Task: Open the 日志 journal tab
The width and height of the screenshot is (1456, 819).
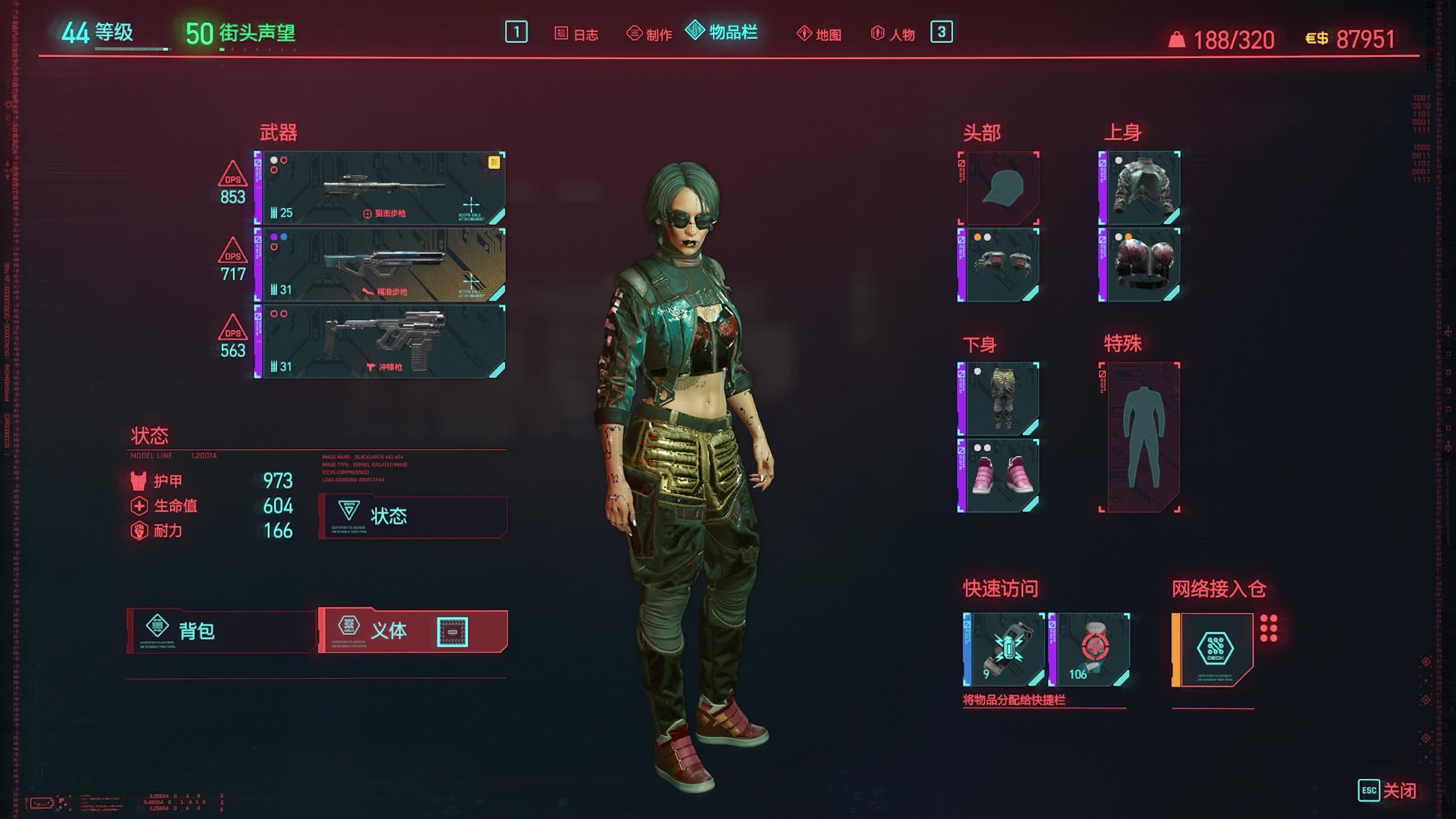Action: 577,34
